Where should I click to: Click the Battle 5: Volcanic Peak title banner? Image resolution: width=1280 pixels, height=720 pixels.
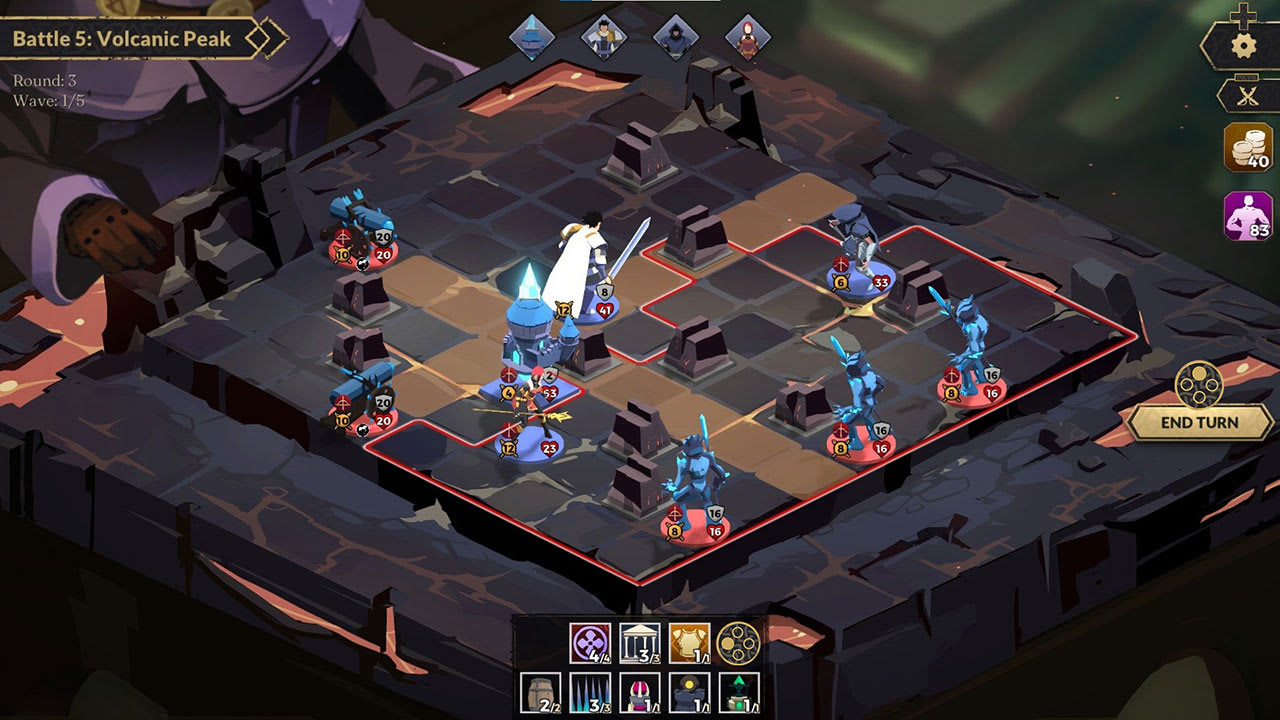click(120, 38)
